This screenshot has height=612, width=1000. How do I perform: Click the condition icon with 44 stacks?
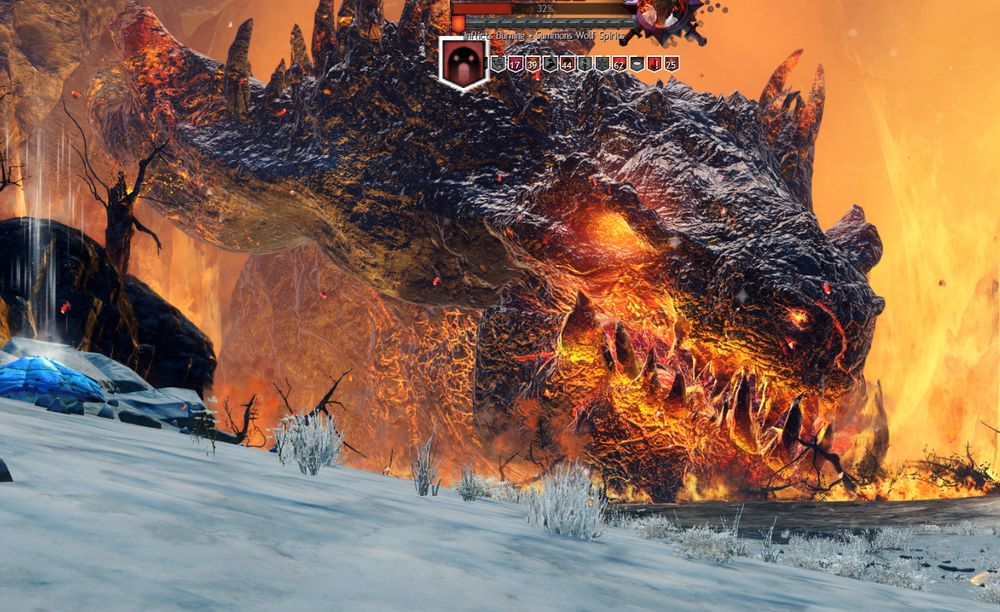(567, 64)
